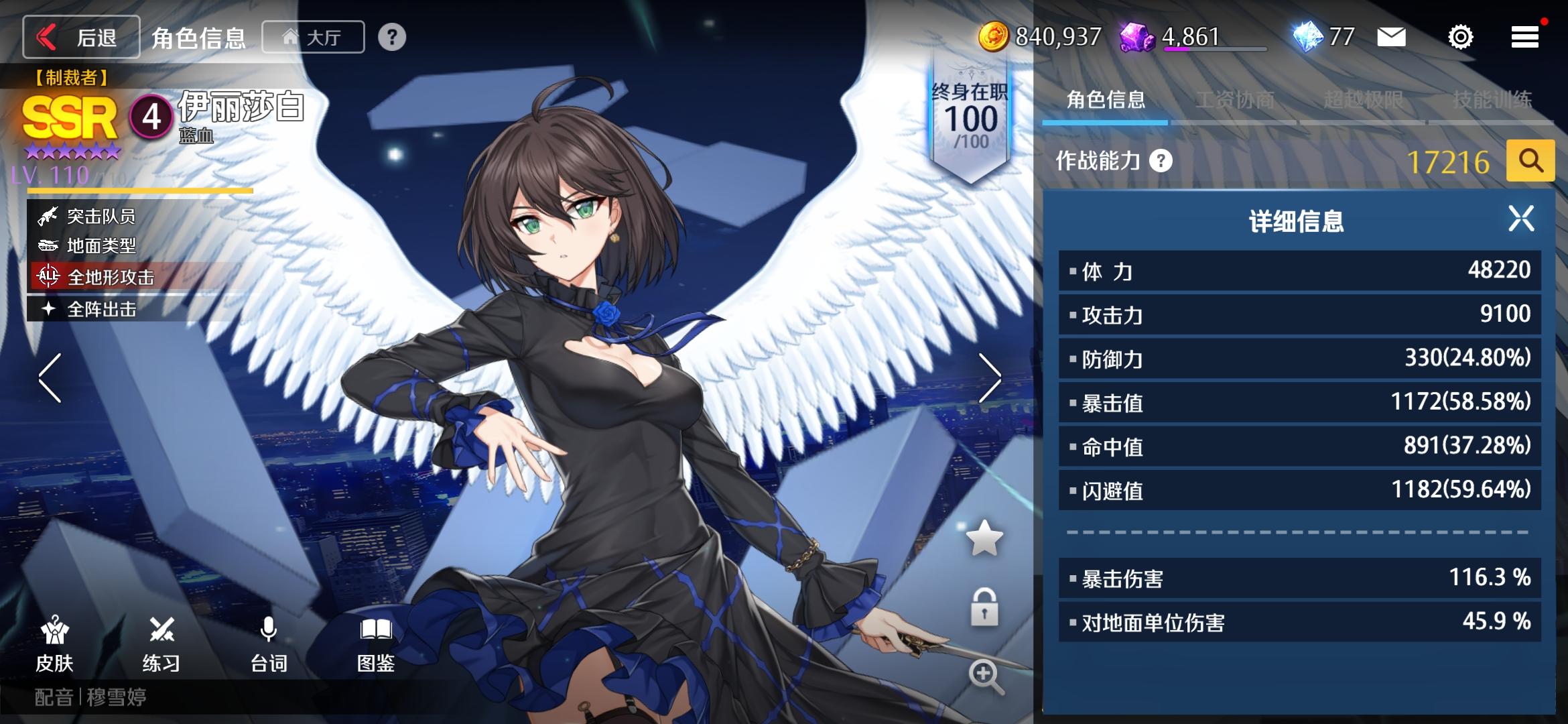Screen dimensions: 1568x724
Task: Switch to the 工资协商 tab
Action: pos(1235,99)
